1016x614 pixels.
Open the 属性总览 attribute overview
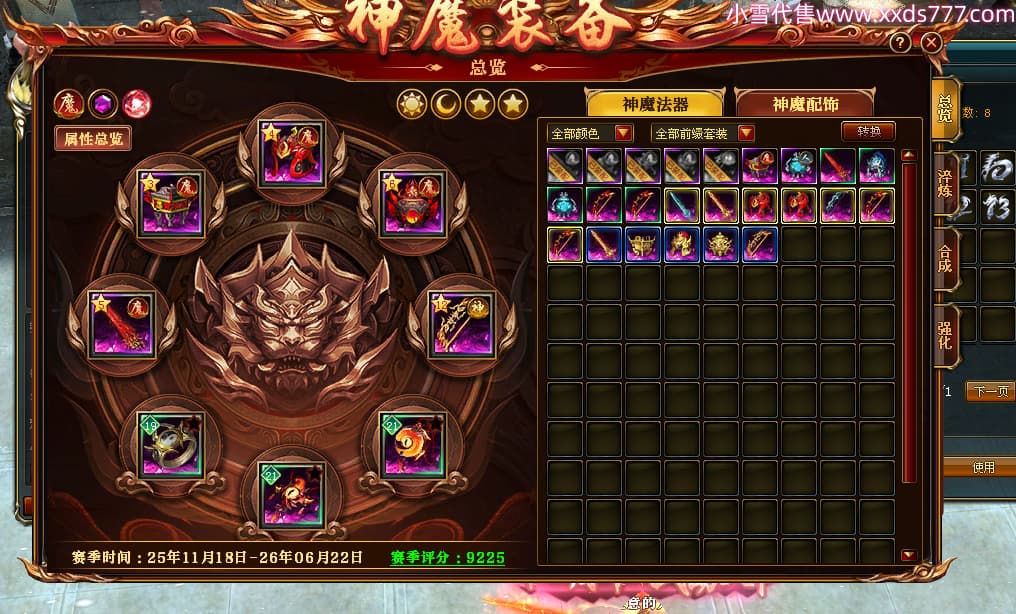(93, 139)
